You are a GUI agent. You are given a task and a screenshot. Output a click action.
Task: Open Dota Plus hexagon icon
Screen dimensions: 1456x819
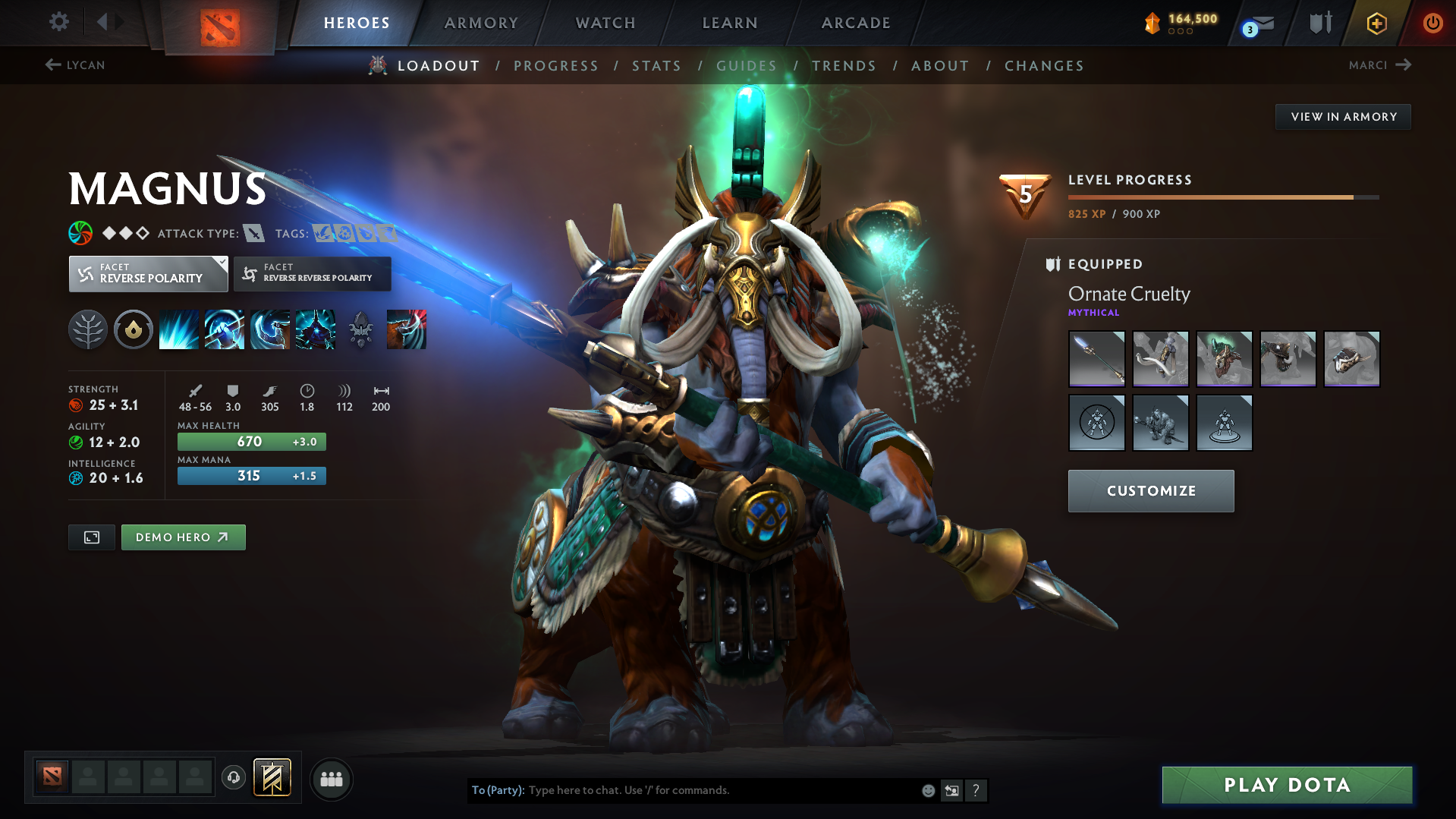click(1376, 23)
